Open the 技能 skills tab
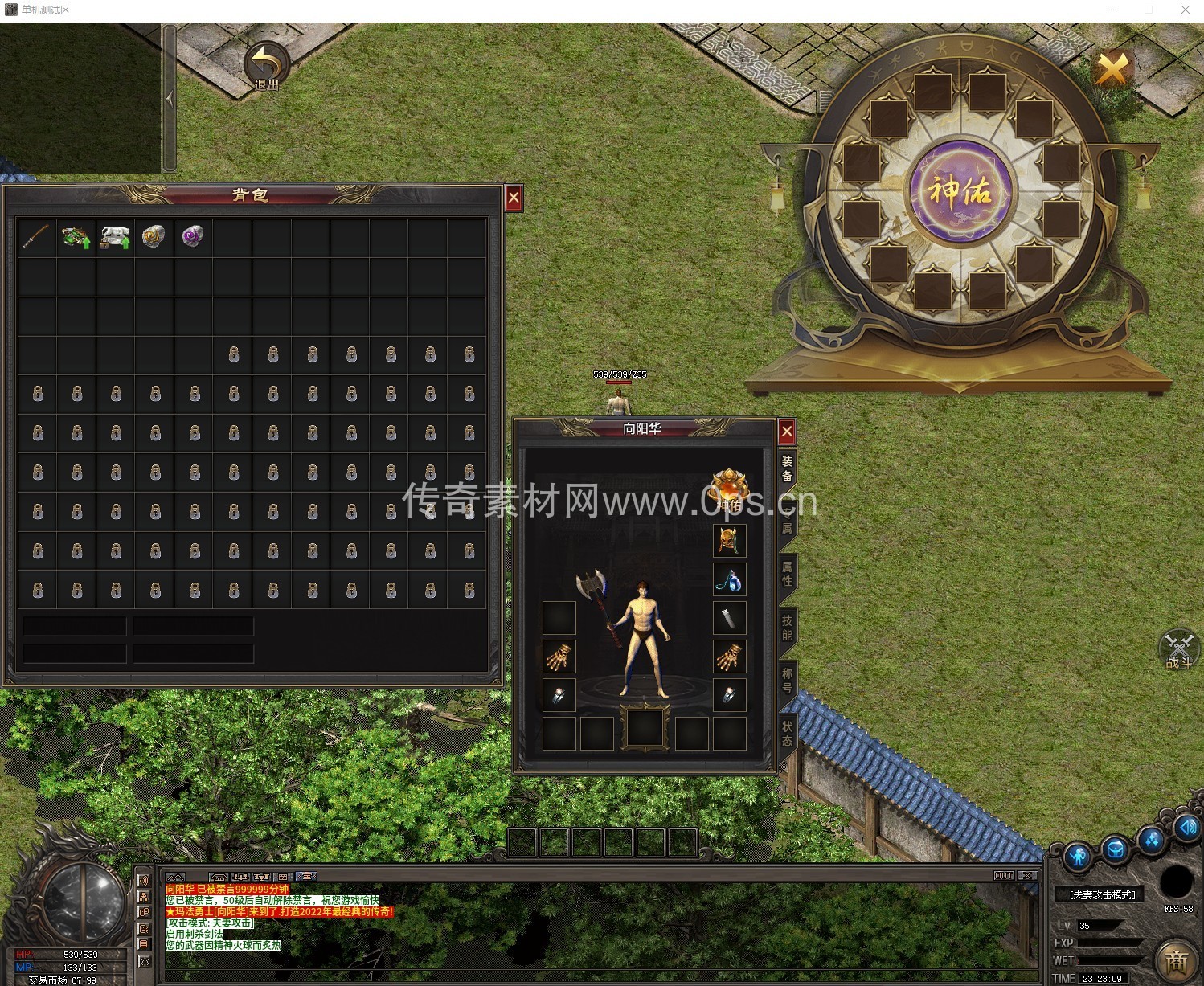The width and height of the screenshot is (1204, 986). click(787, 627)
